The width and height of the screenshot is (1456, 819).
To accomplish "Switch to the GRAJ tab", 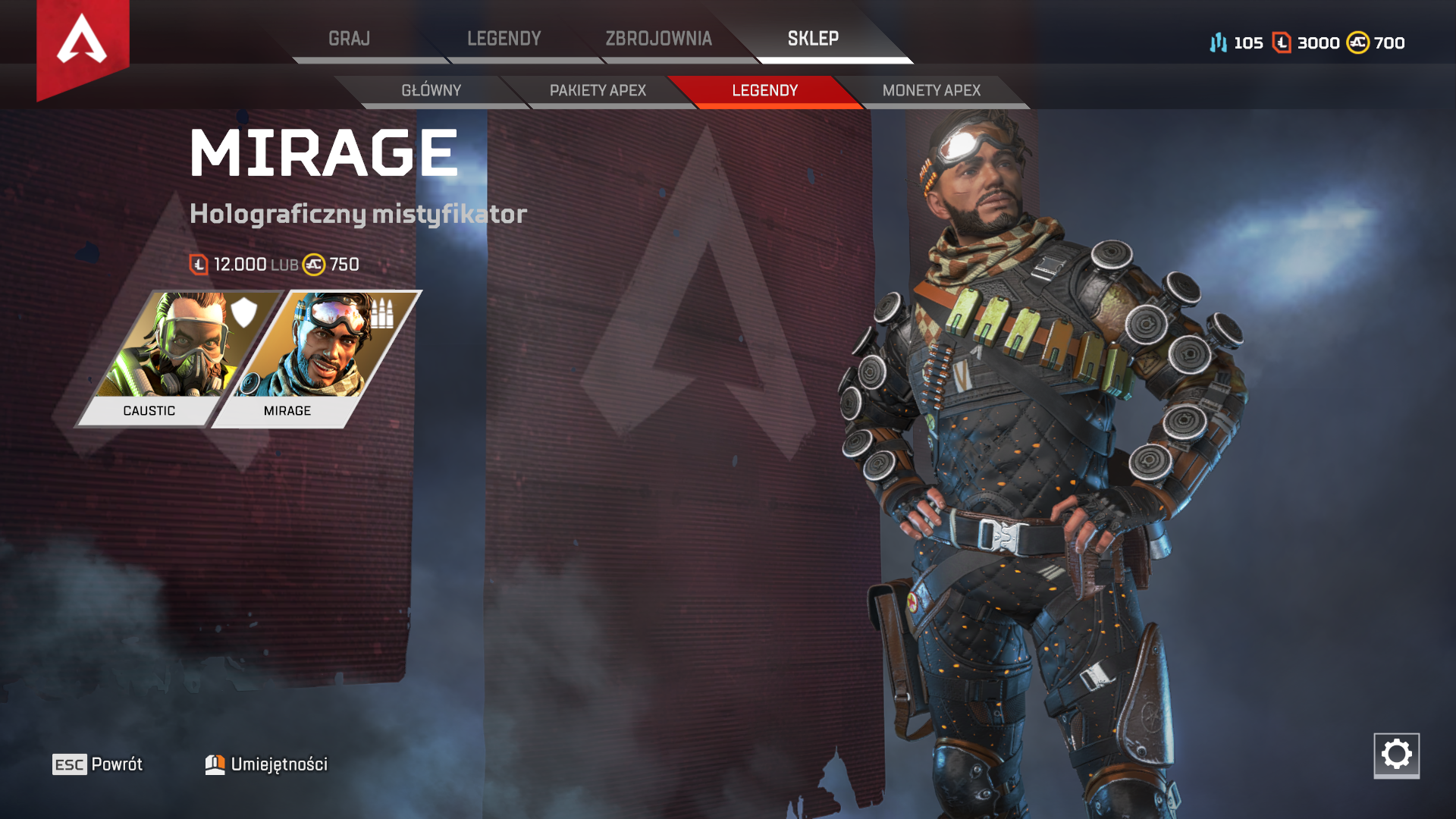I will click(x=349, y=38).
